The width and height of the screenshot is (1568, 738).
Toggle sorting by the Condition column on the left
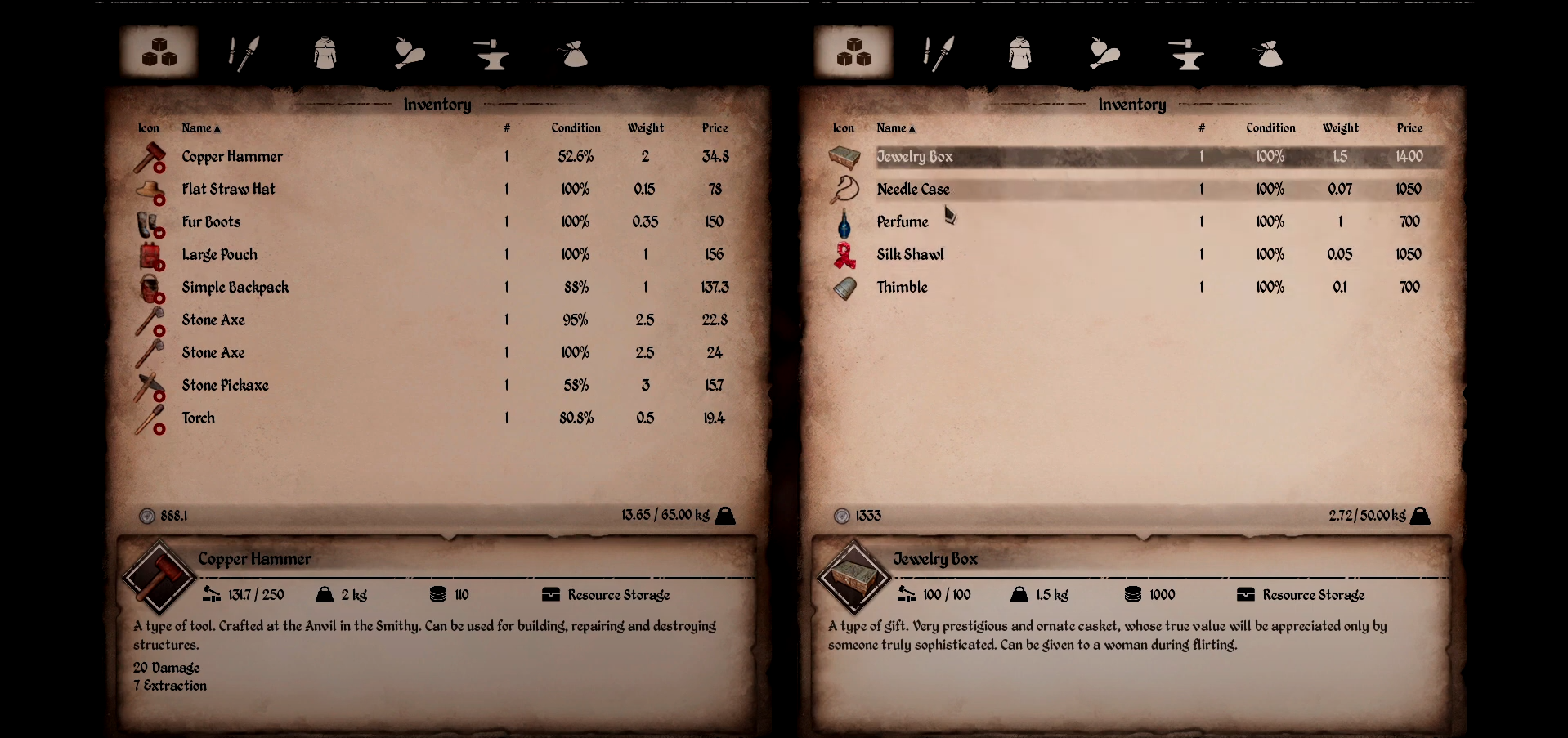(576, 127)
